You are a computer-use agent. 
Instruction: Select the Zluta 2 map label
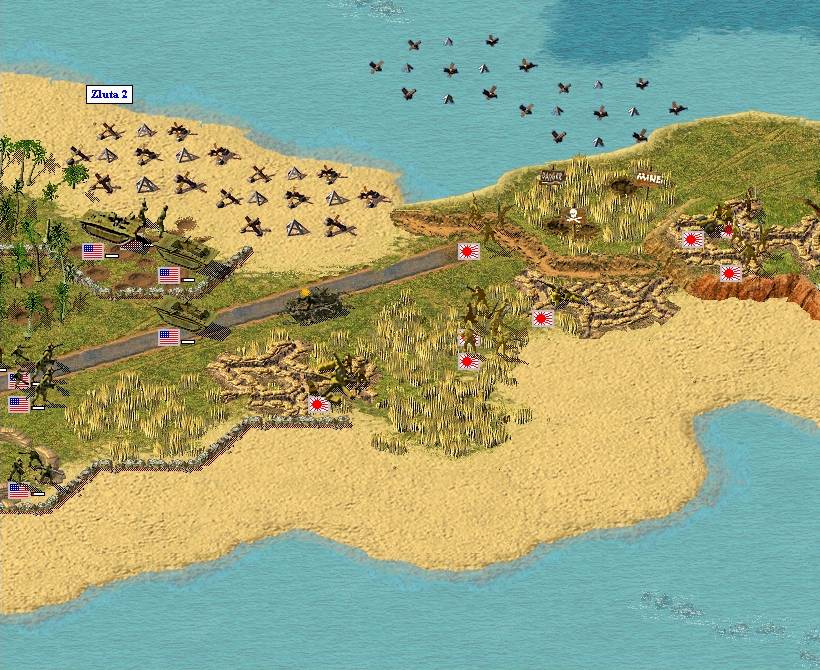pyautogui.click(x=108, y=95)
